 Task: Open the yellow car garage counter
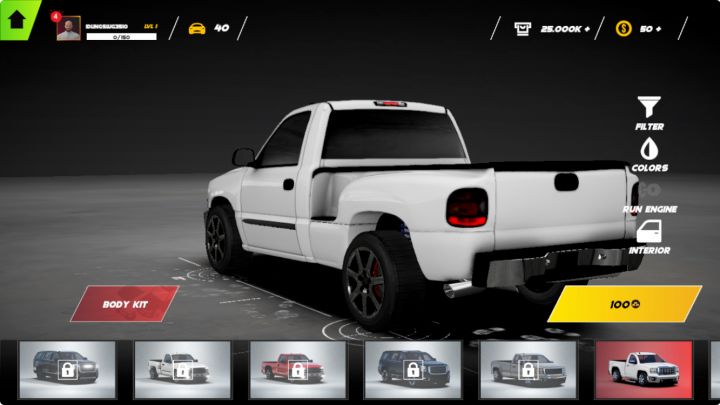pos(208,28)
